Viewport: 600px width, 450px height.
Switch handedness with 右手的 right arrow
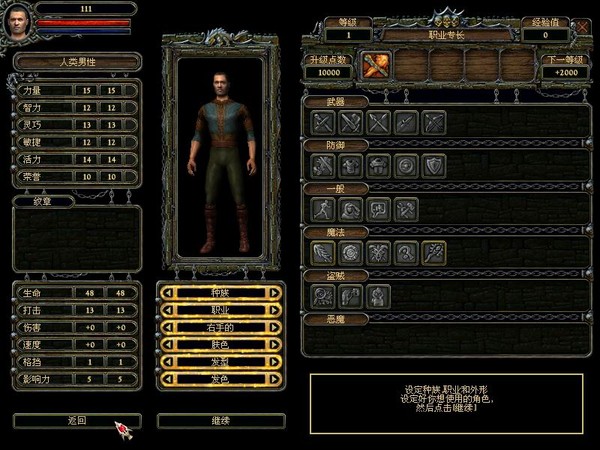[275, 327]
